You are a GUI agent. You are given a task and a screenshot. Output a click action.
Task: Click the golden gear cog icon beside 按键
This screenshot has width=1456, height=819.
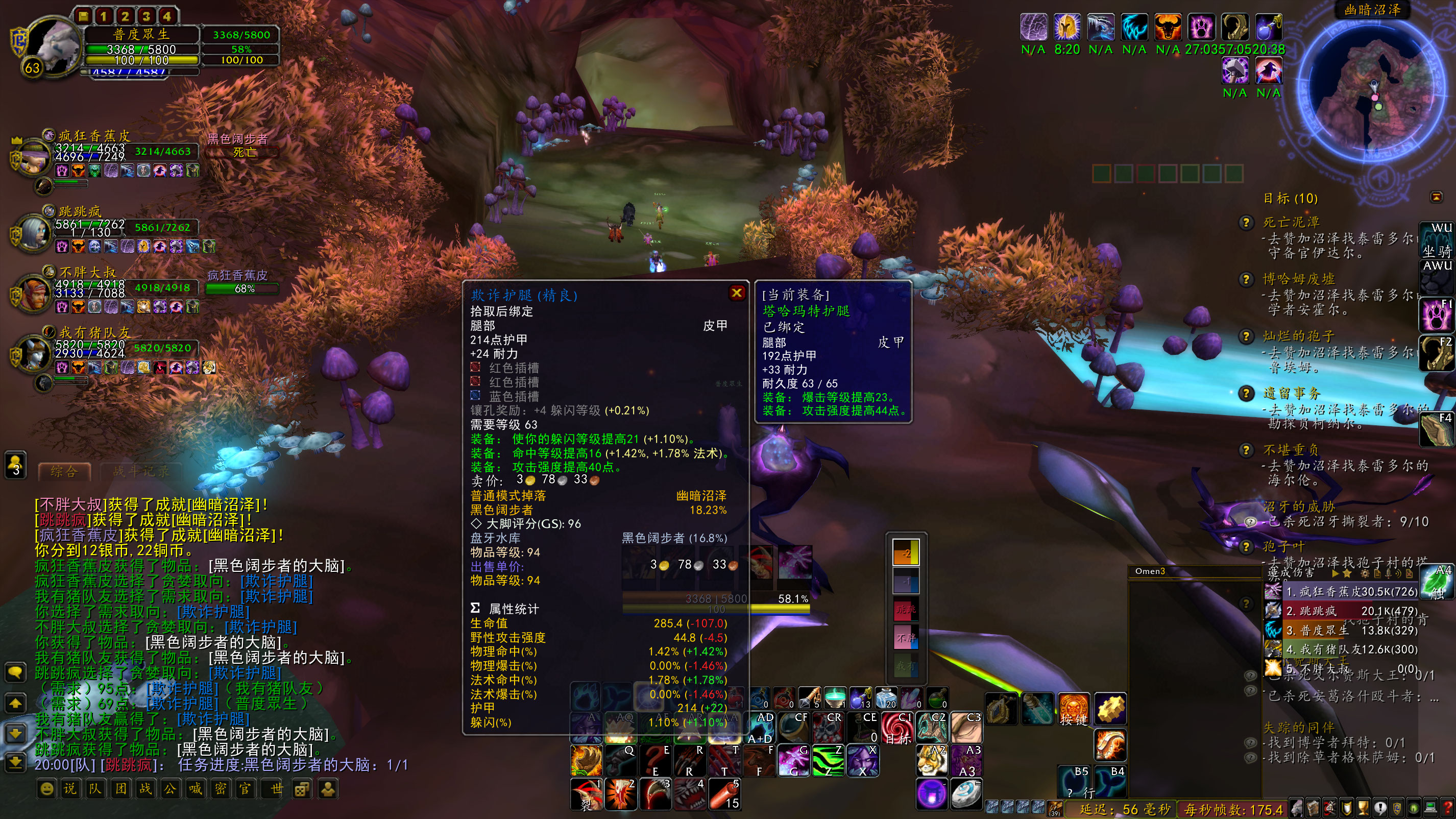(x=1111, y=708)
